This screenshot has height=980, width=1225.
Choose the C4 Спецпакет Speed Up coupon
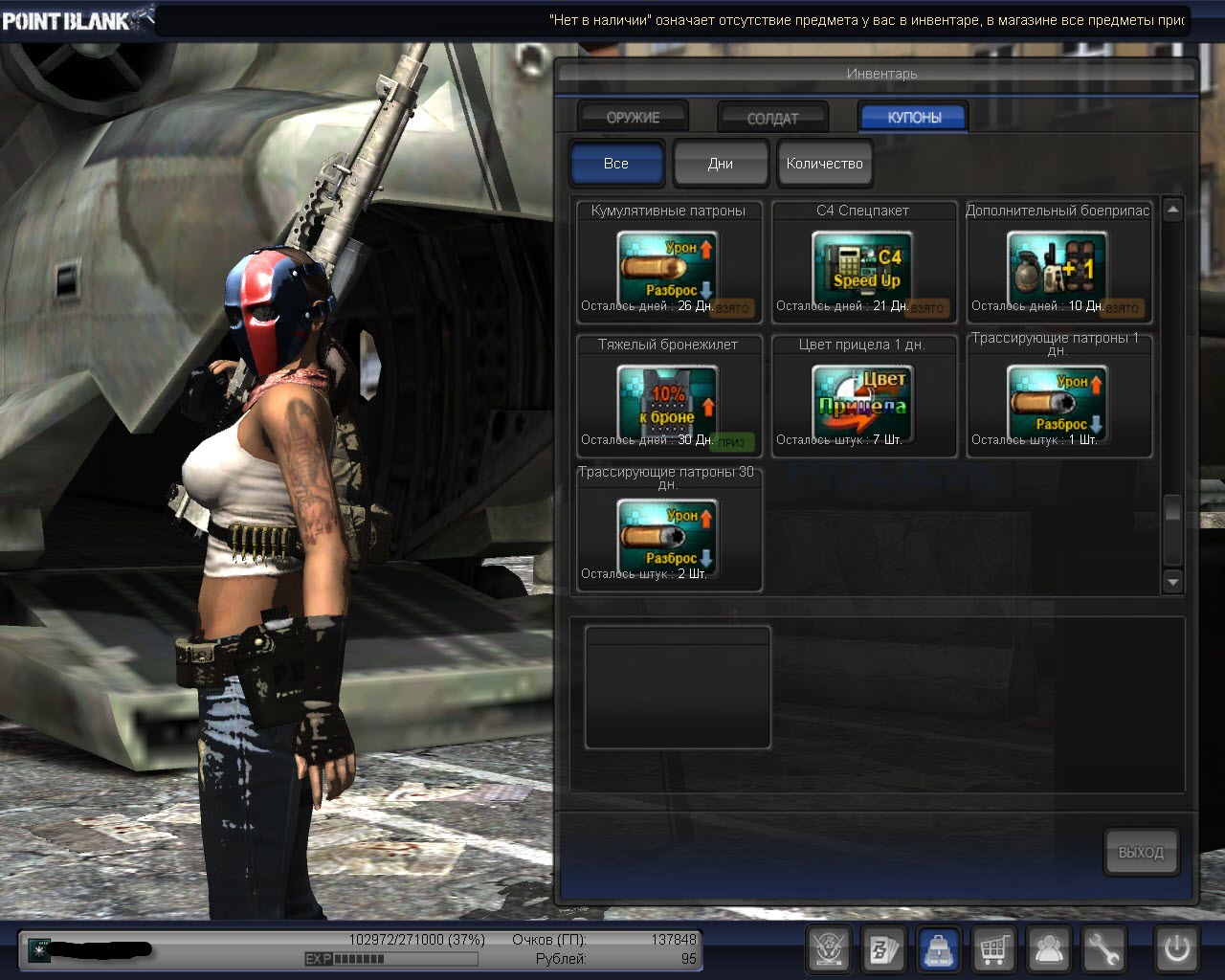click(x=863, y=263)
